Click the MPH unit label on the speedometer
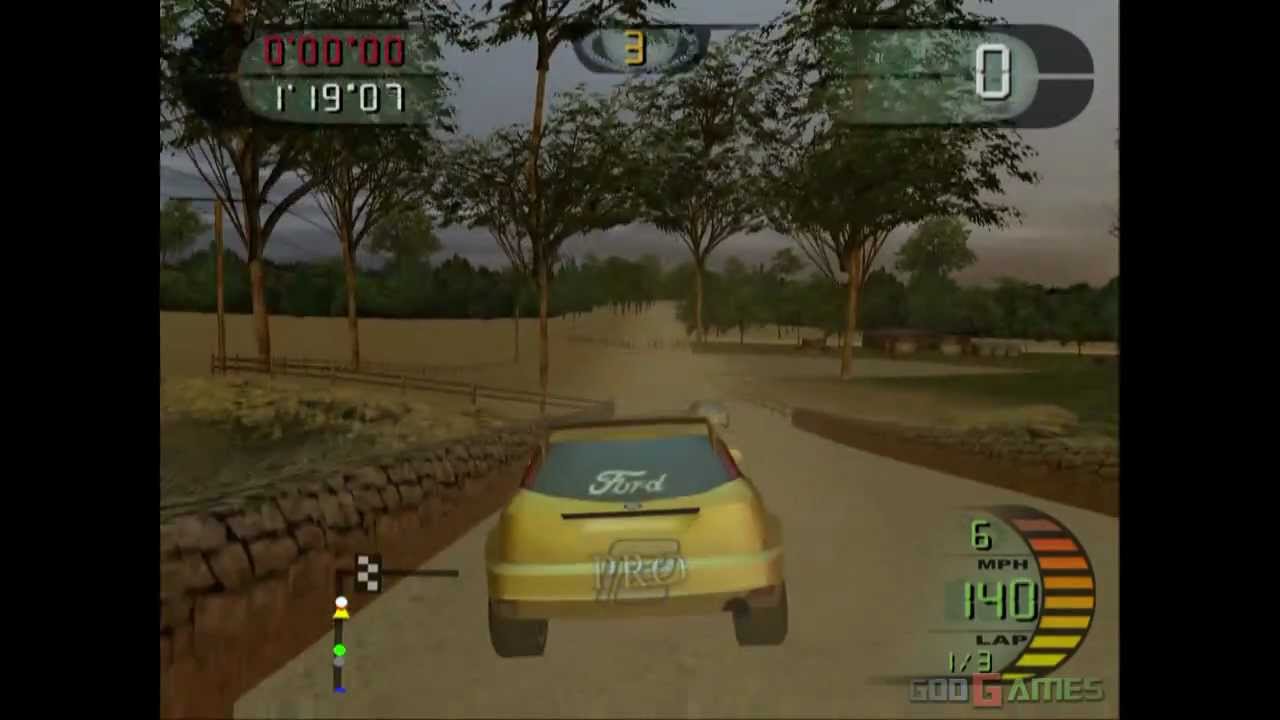This screenshot has height=720, width=1280. click(1003, 565)
